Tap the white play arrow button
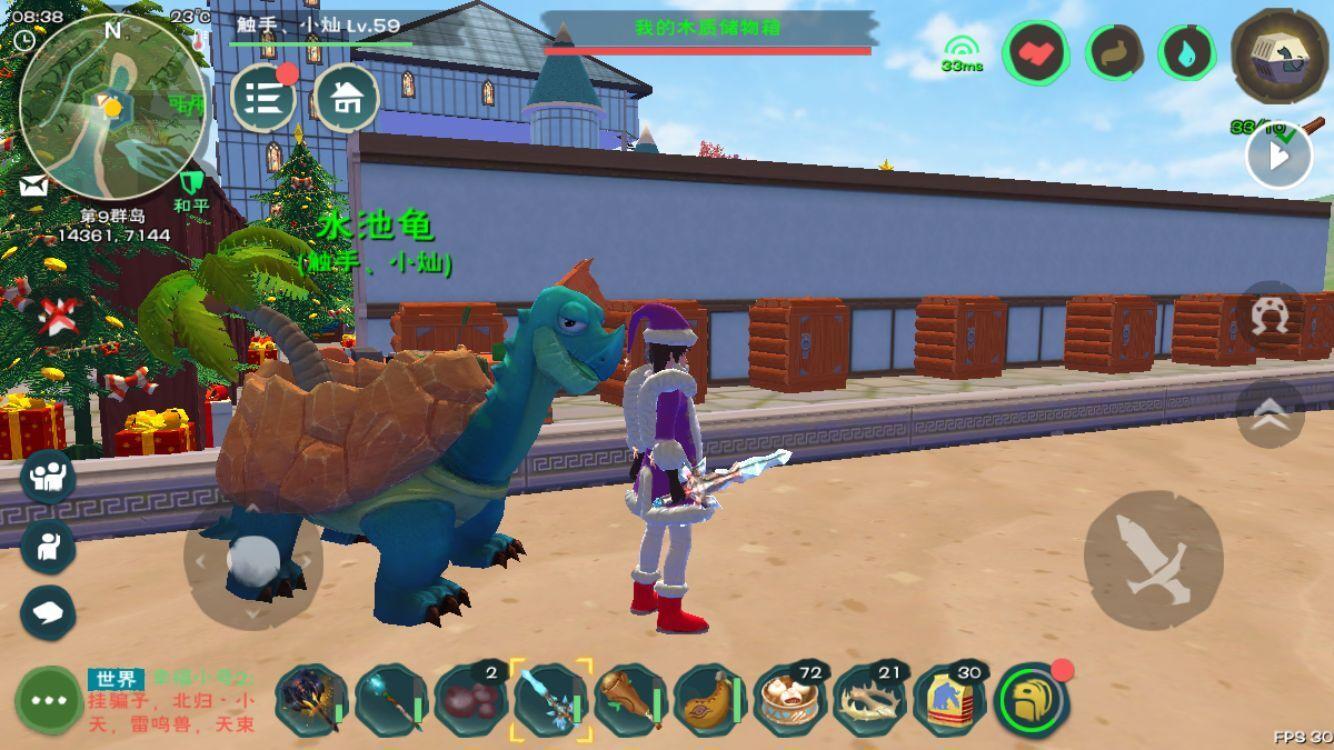Screen dimensions: 1334x750 [x=1278, y=157]
